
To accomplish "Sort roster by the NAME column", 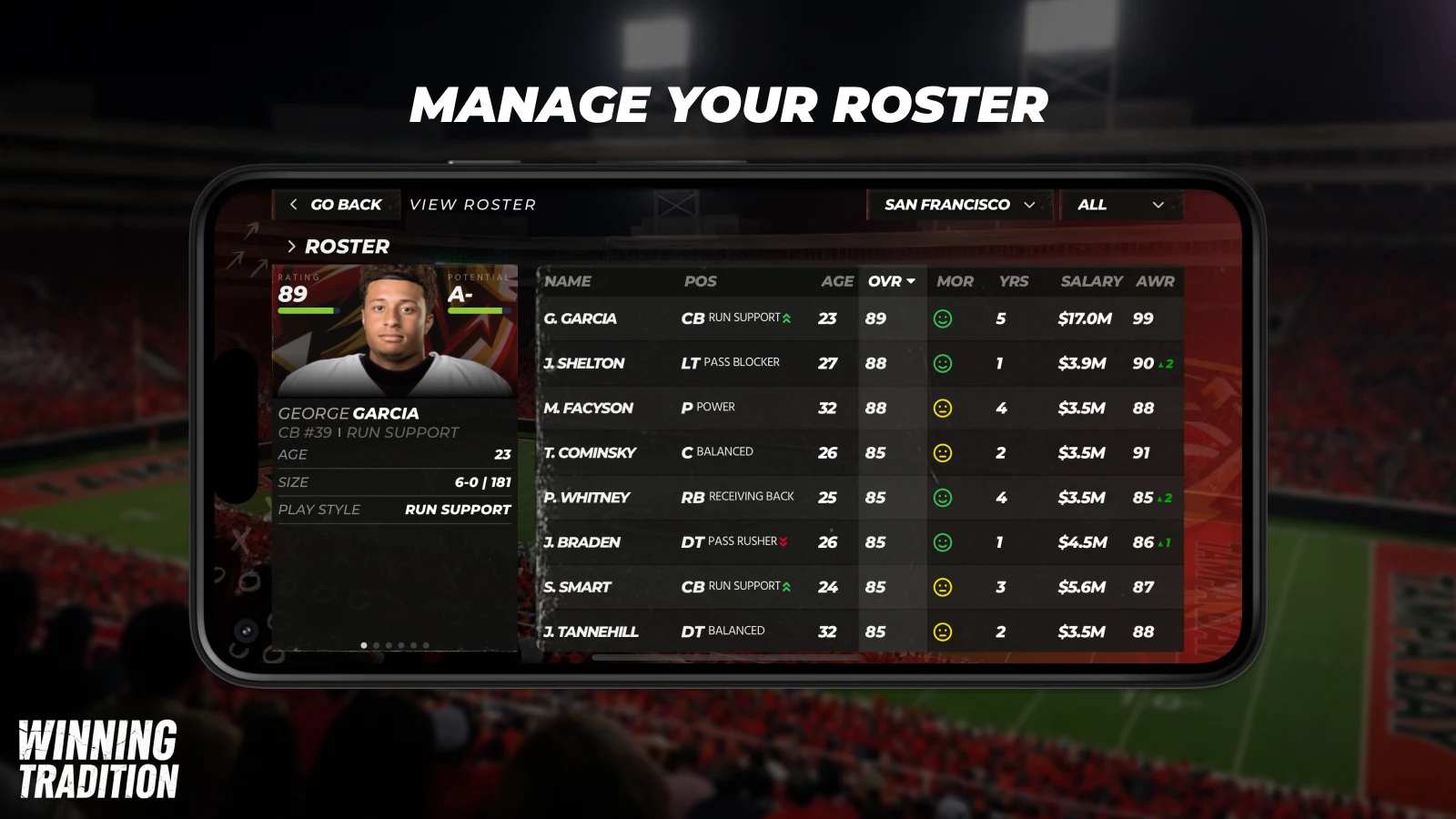I will (x=568, y=281).
